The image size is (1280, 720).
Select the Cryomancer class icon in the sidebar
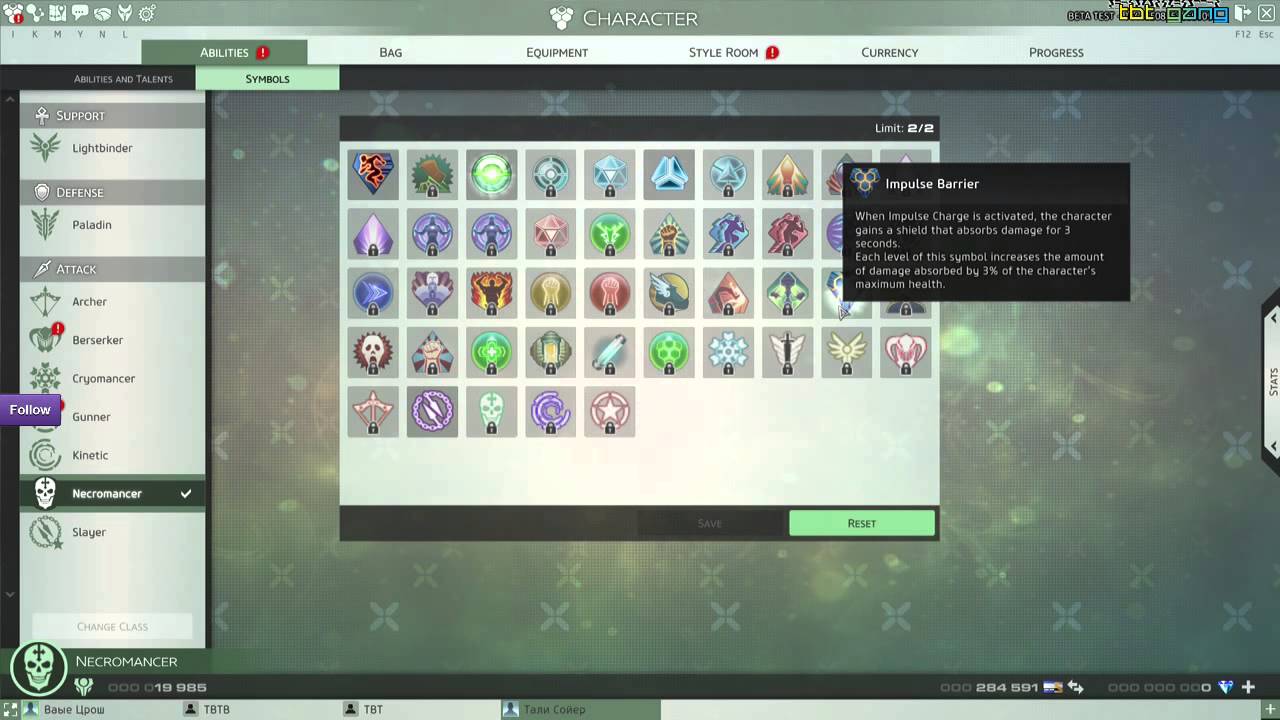pos(45,378)
